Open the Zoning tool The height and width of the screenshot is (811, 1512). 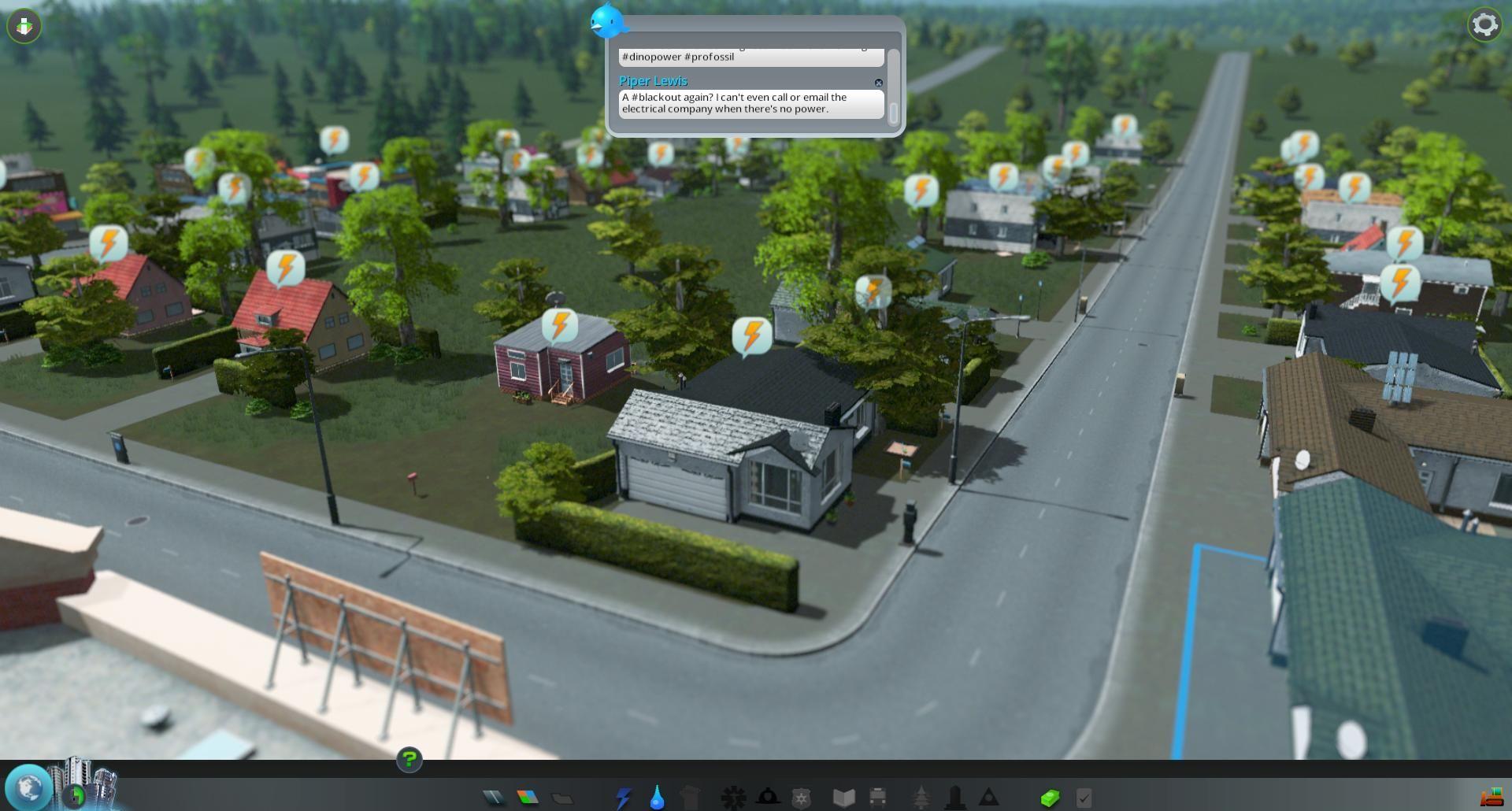click(x=528, y=798)
